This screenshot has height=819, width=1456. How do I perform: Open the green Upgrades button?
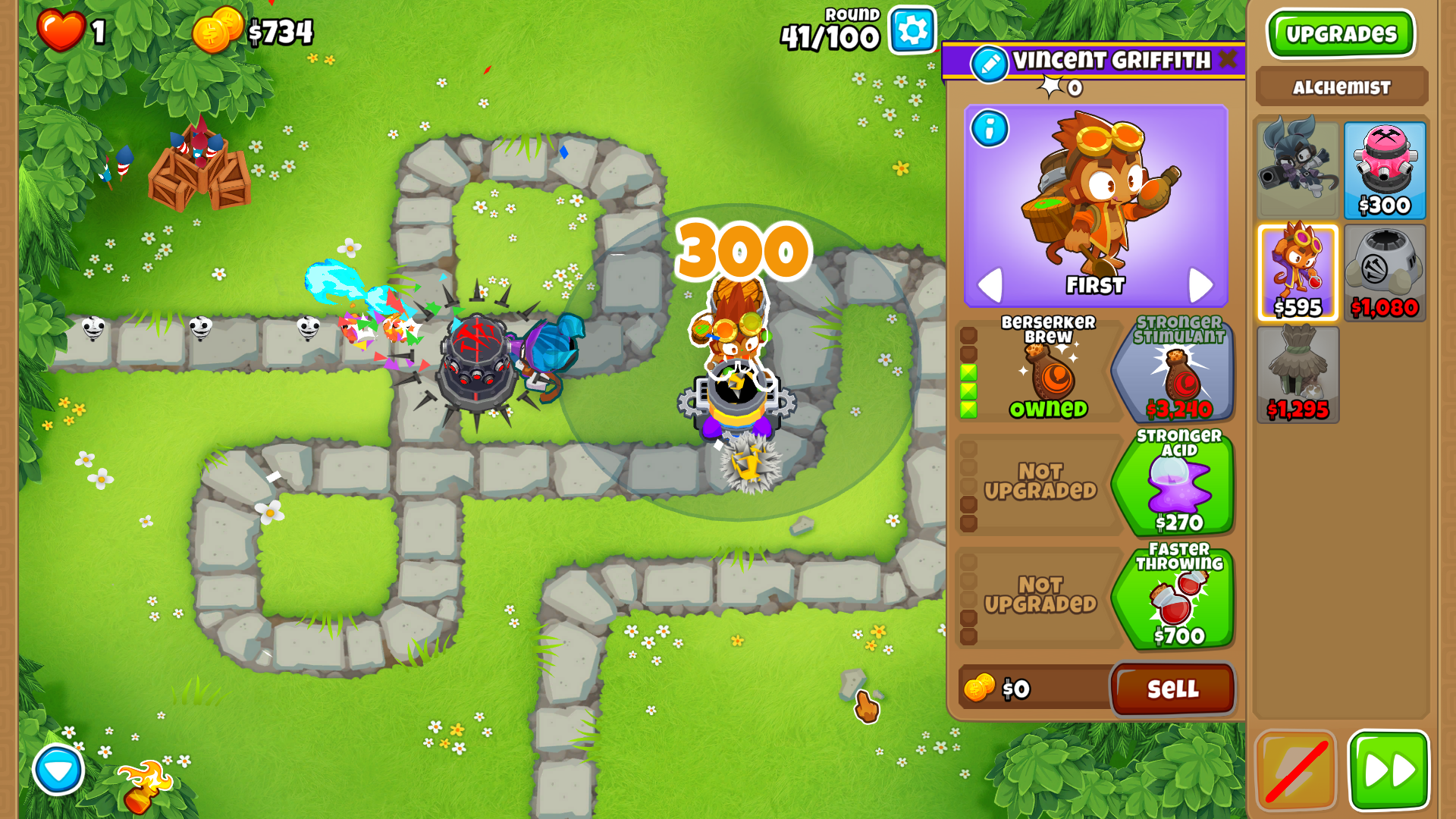[1341, 34]
